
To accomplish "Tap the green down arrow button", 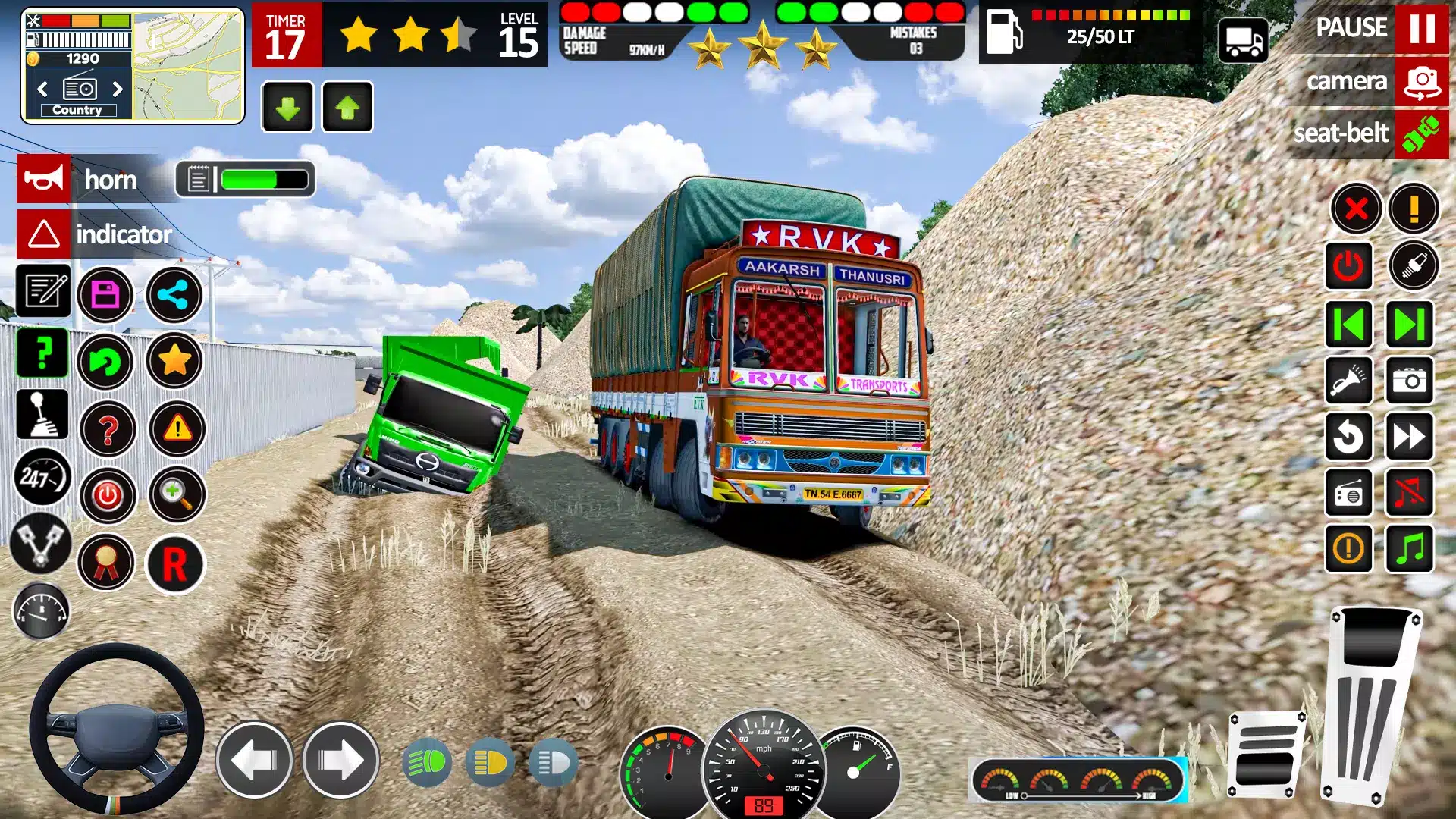I will 287,108.
